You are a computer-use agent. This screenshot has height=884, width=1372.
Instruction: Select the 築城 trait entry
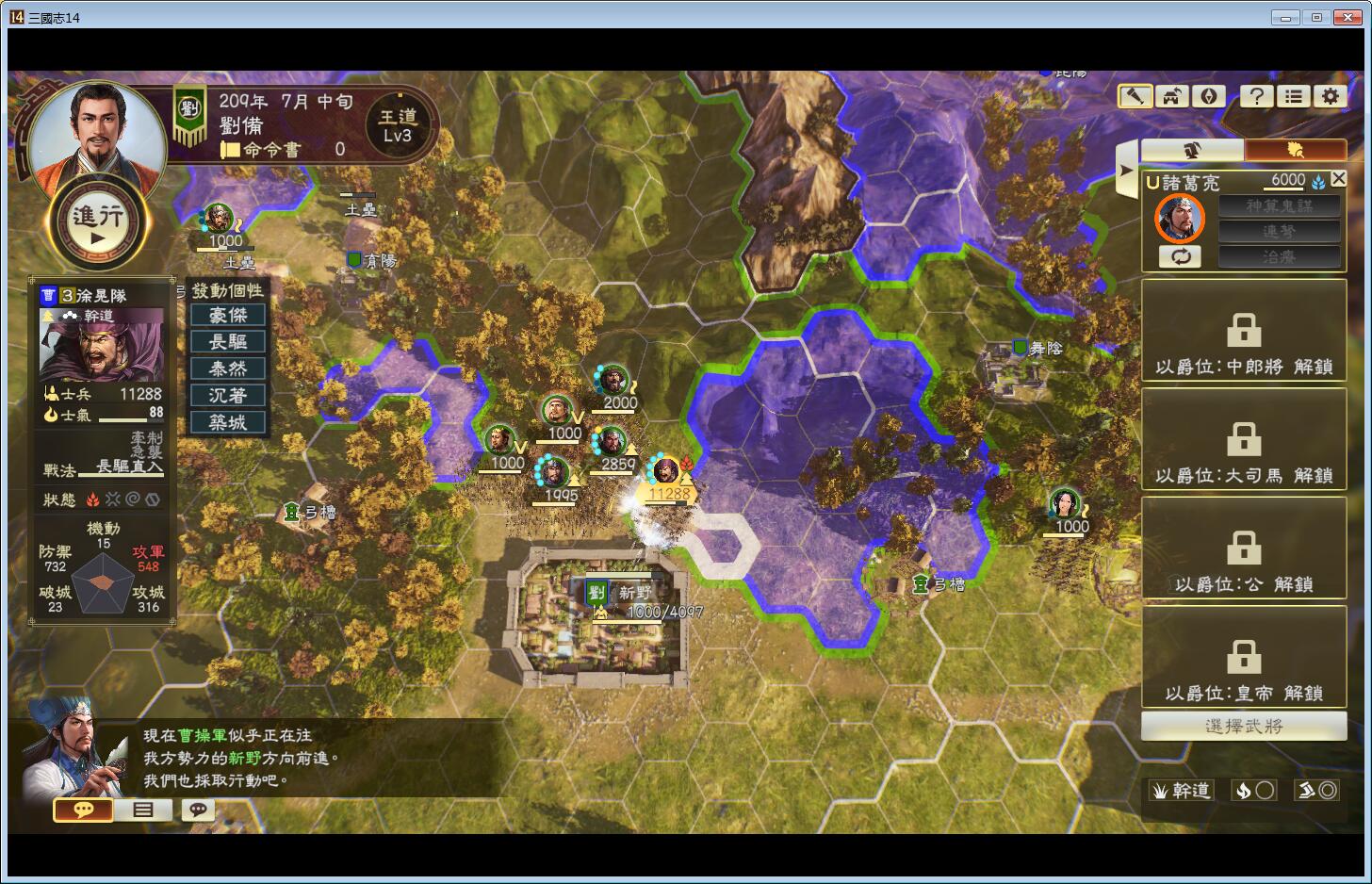(x=228, y=422)
